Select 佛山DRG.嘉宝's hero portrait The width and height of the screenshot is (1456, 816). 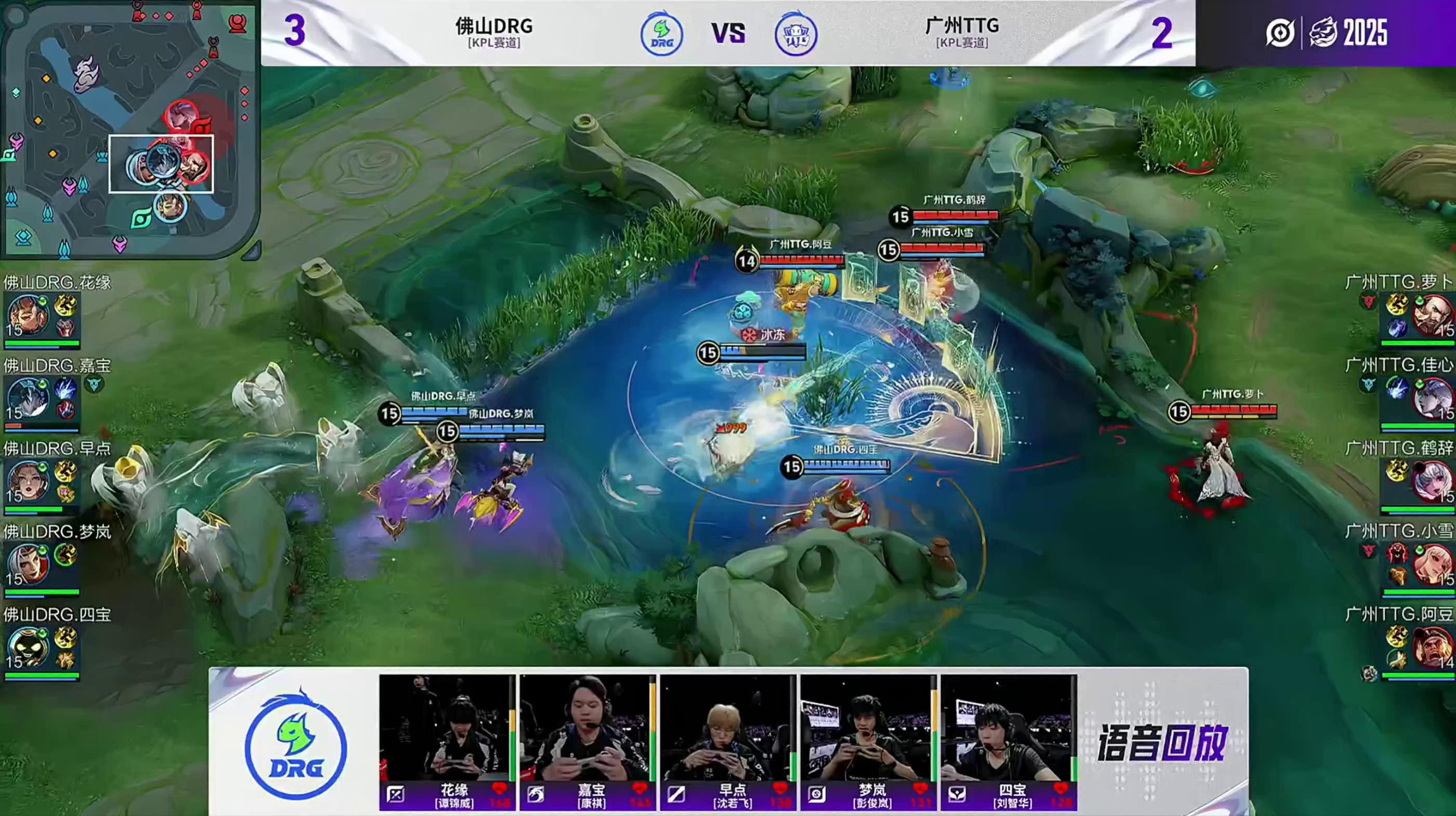pyautogui.click(x=27, y=398)
